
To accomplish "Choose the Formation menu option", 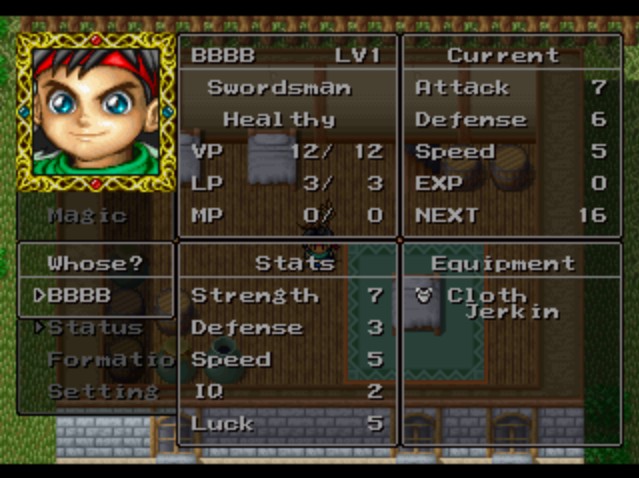I will click(103, 360).
